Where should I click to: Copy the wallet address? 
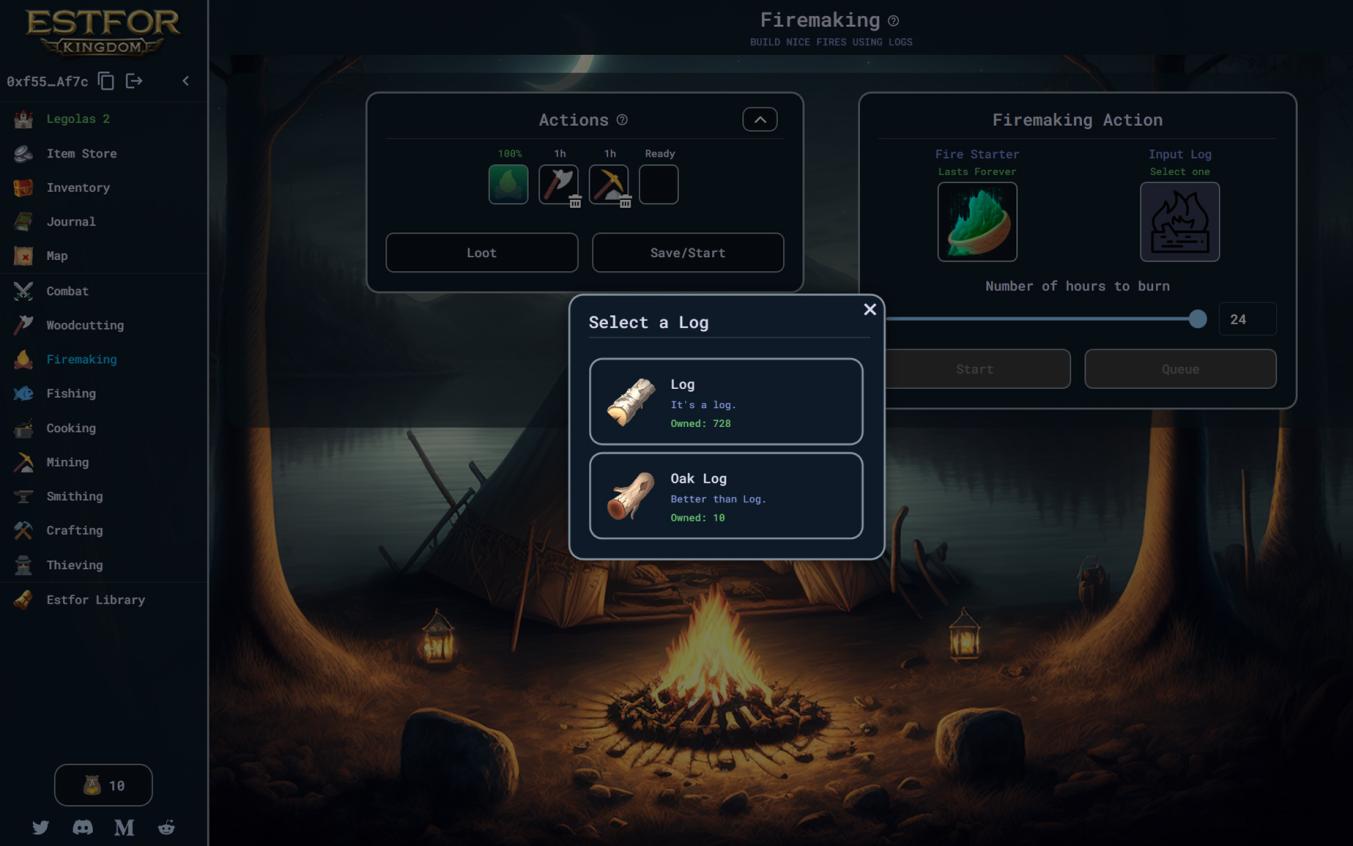tap(106, 81)
